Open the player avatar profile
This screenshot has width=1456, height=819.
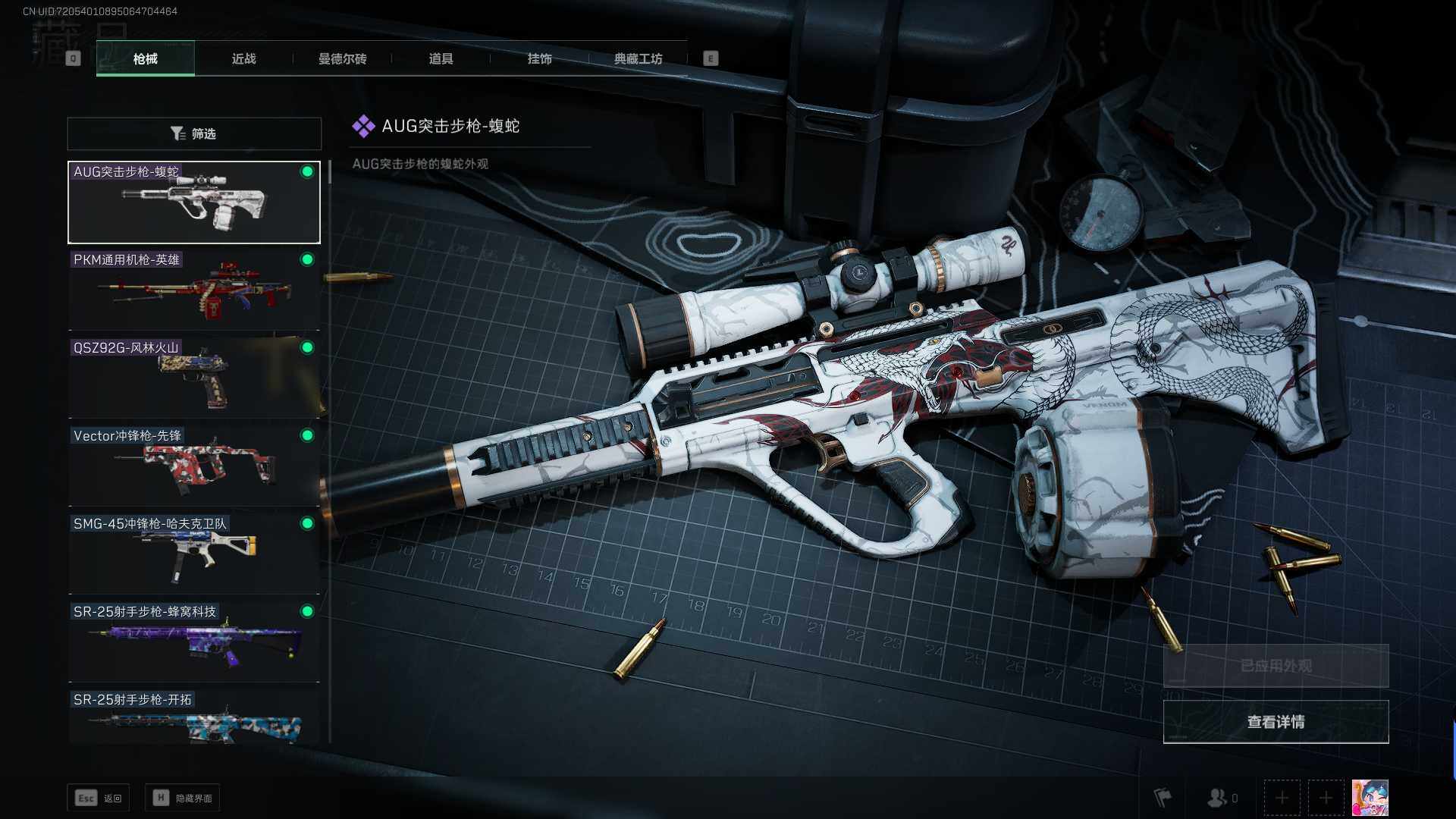click(1370, 798)
